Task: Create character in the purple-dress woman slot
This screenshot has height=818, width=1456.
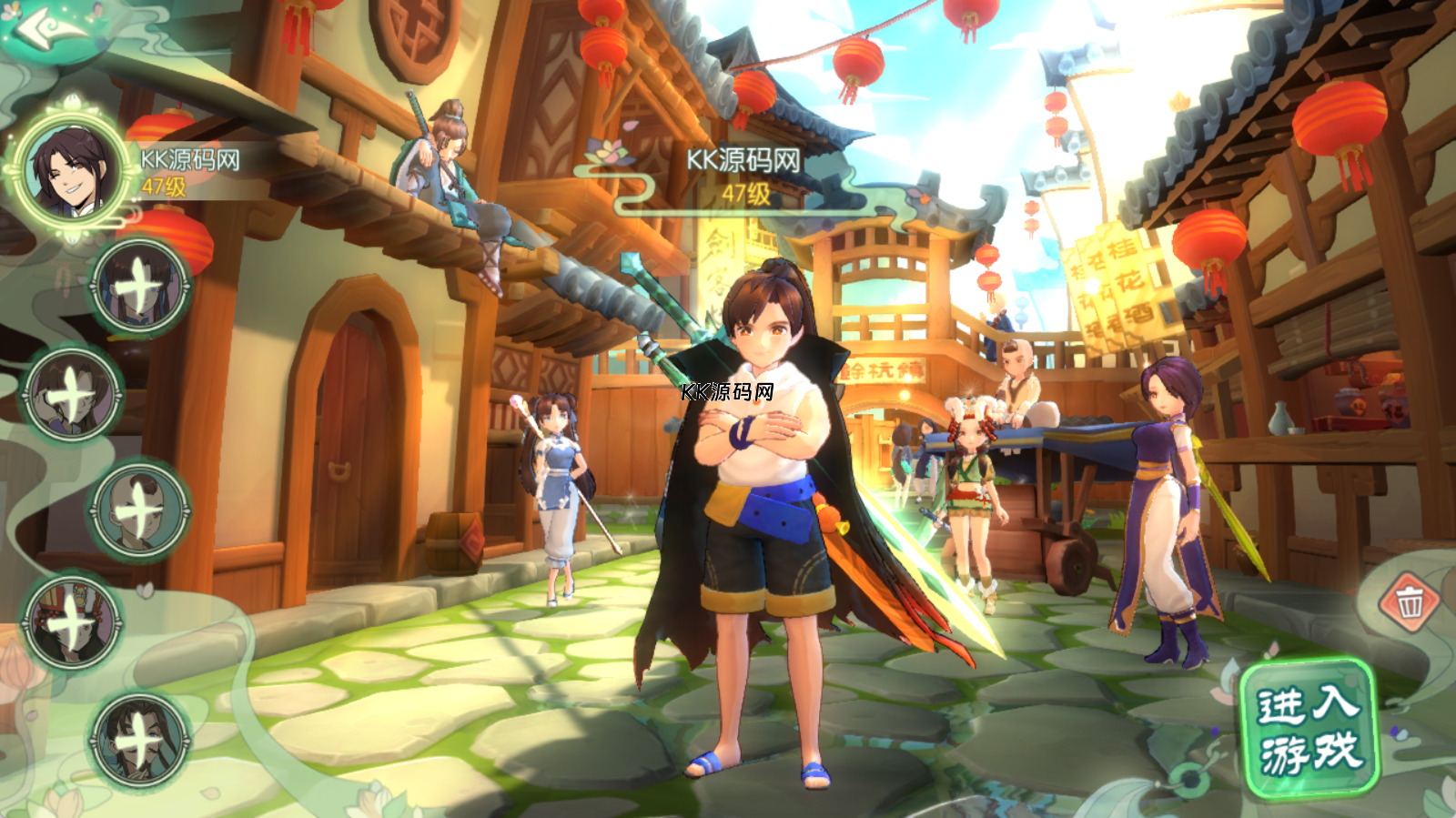Action: coord(73,395)
